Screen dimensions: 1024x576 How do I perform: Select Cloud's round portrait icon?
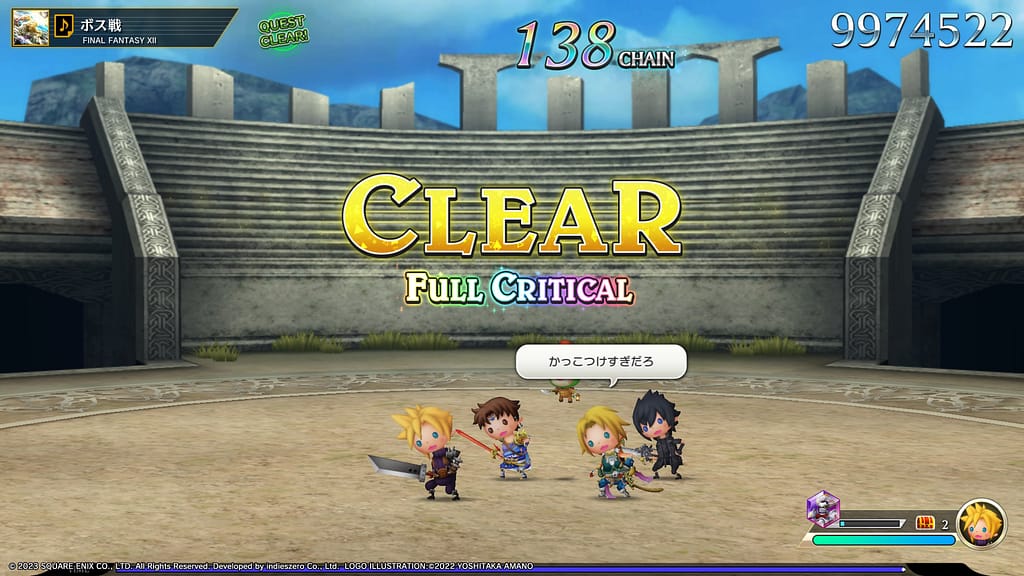981,523
